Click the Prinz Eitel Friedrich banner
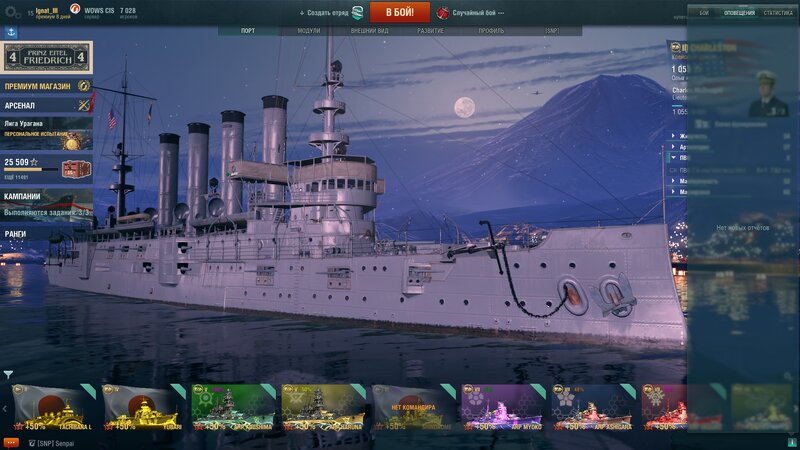The height and width of the screenshot is (450, 800). [x=46, y=56]
